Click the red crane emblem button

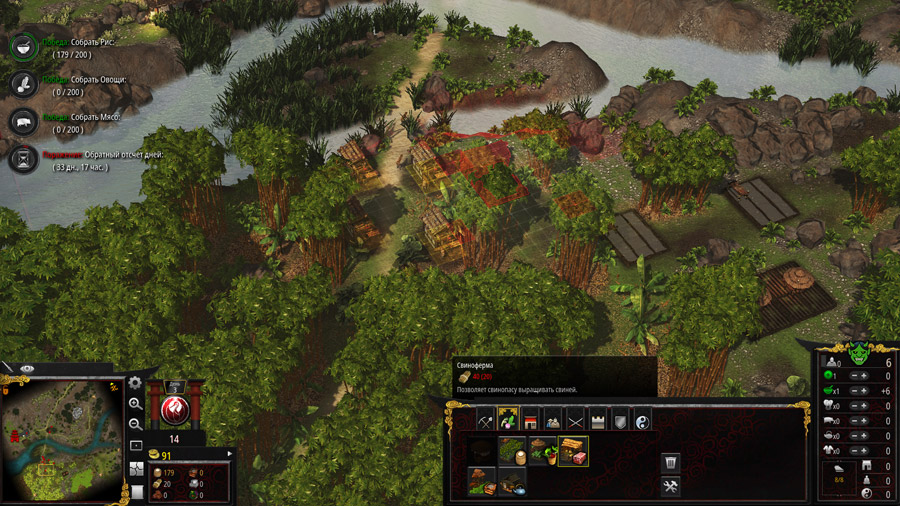175,409
